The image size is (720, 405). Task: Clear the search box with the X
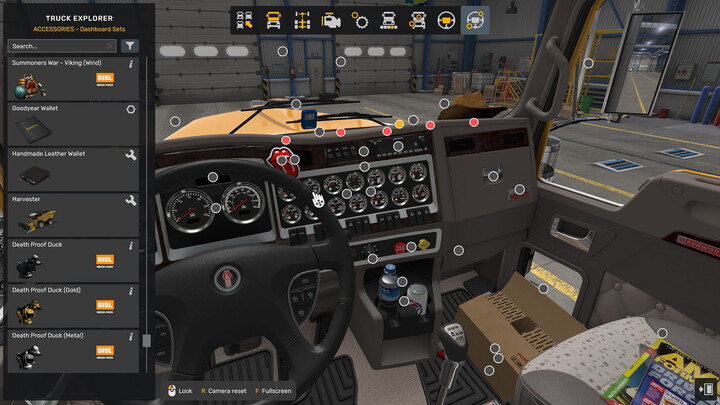click(110, 46)
